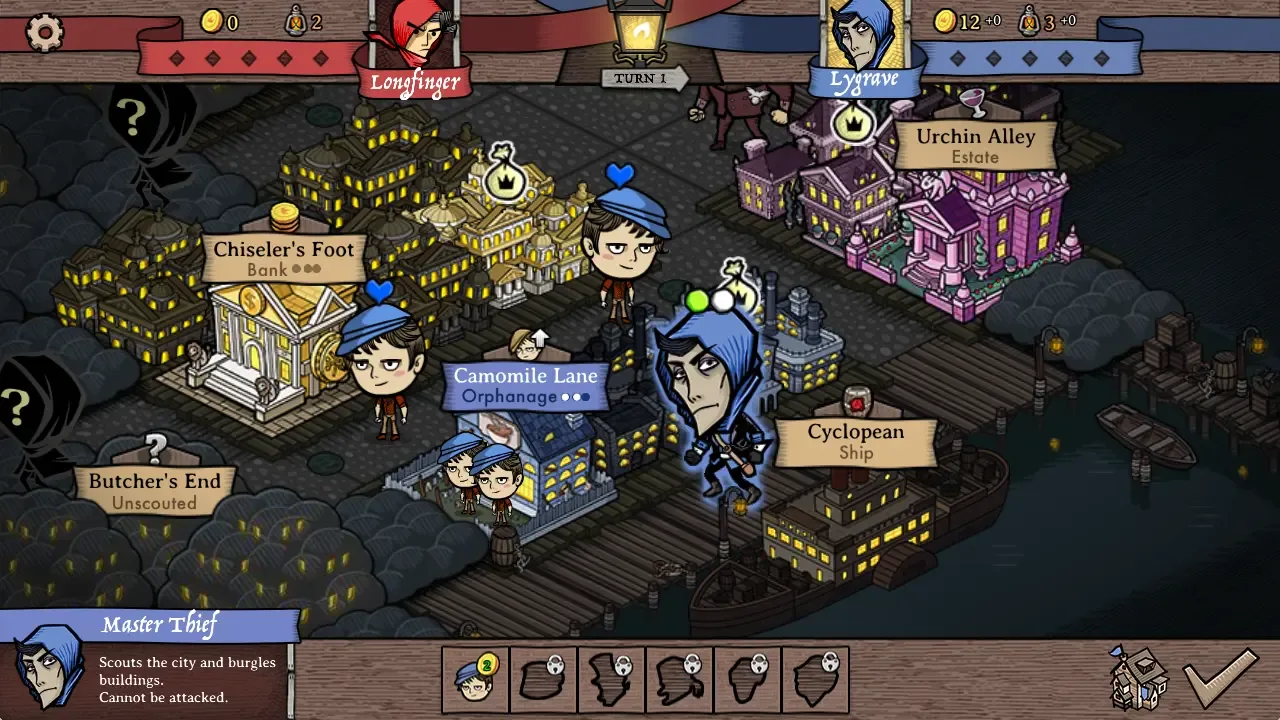1280x720 pixels.
Task: Select the urchin with the gold 2 badge
Action: 475,679
